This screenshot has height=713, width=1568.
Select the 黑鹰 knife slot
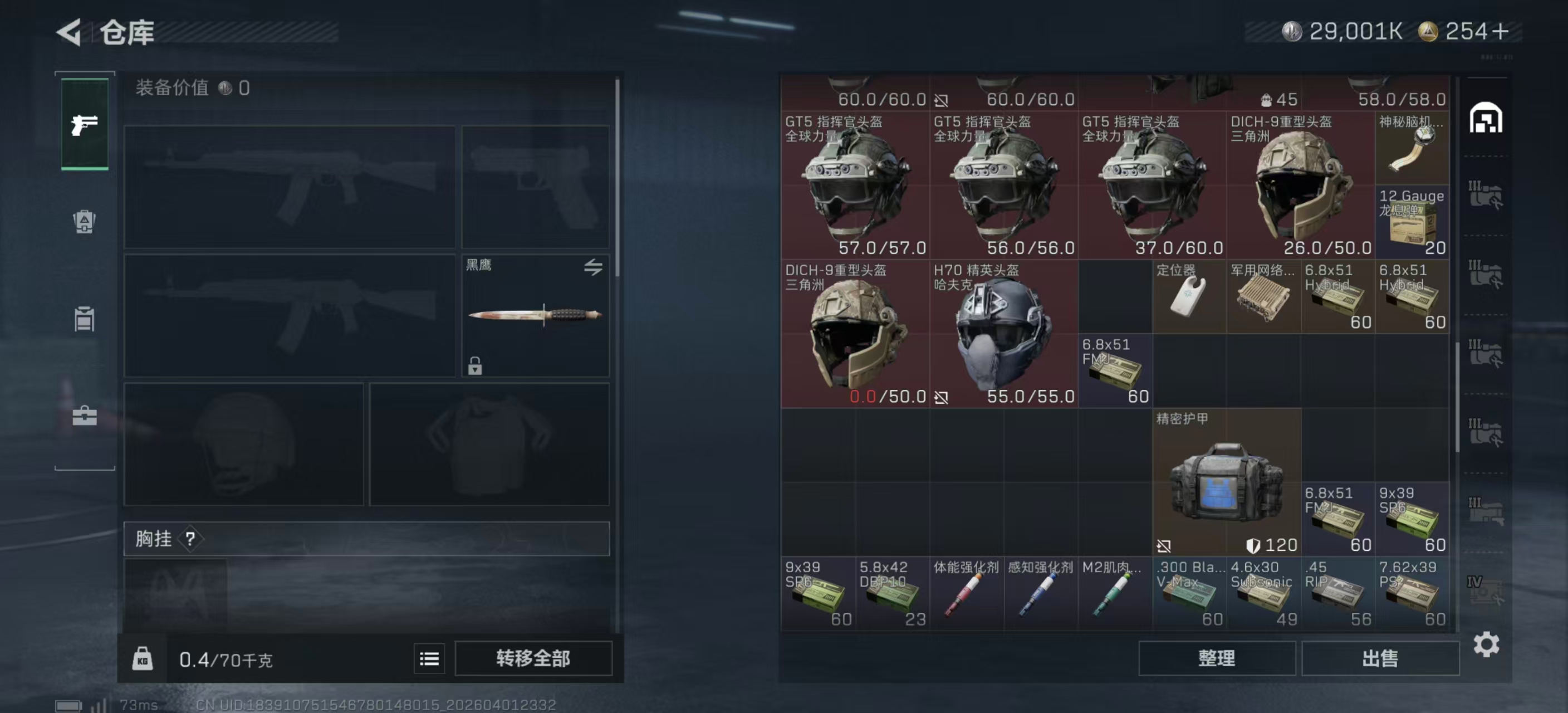(535, 315)
